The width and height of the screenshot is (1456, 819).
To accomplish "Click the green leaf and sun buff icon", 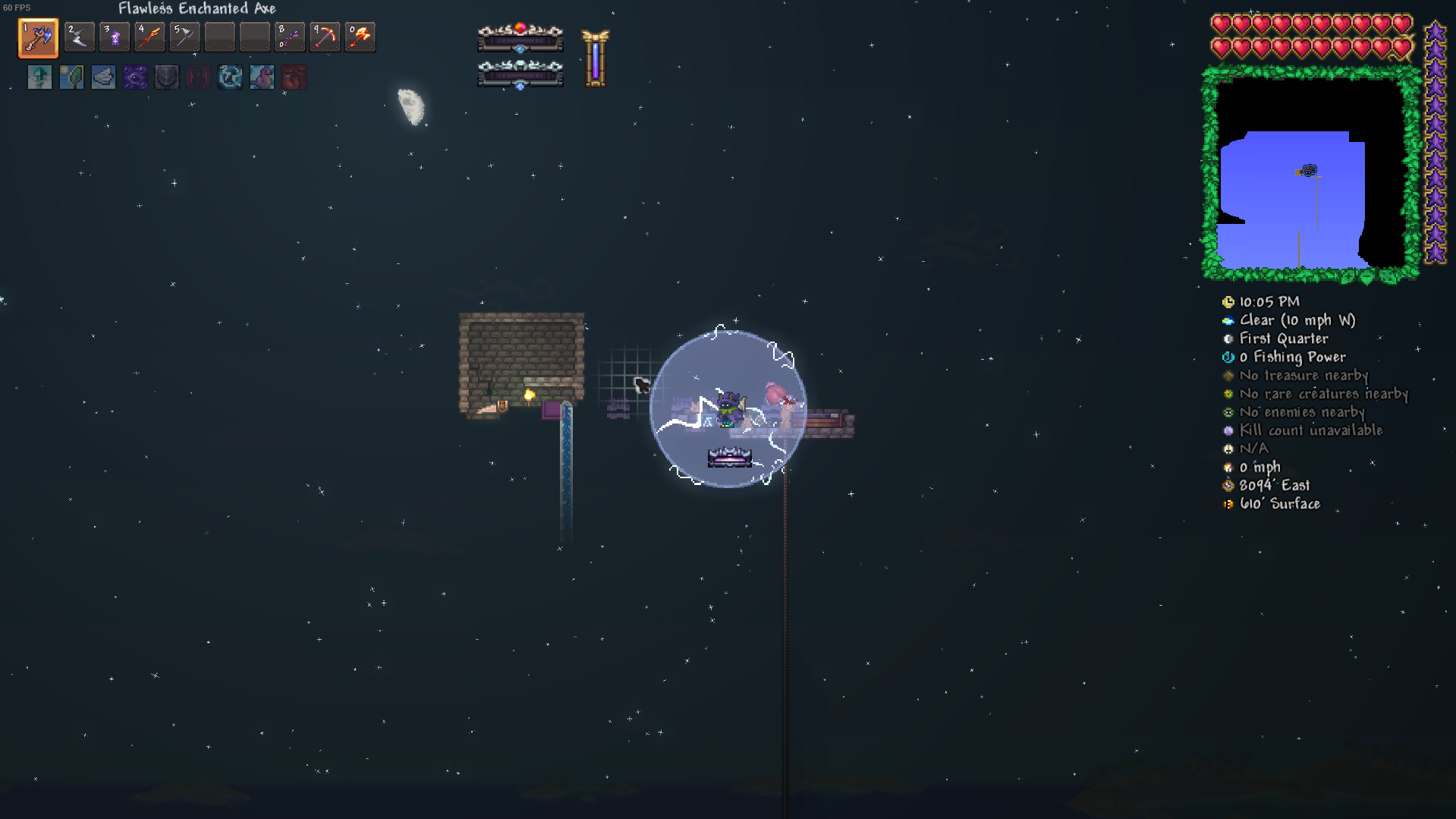I will pos(71,77).
